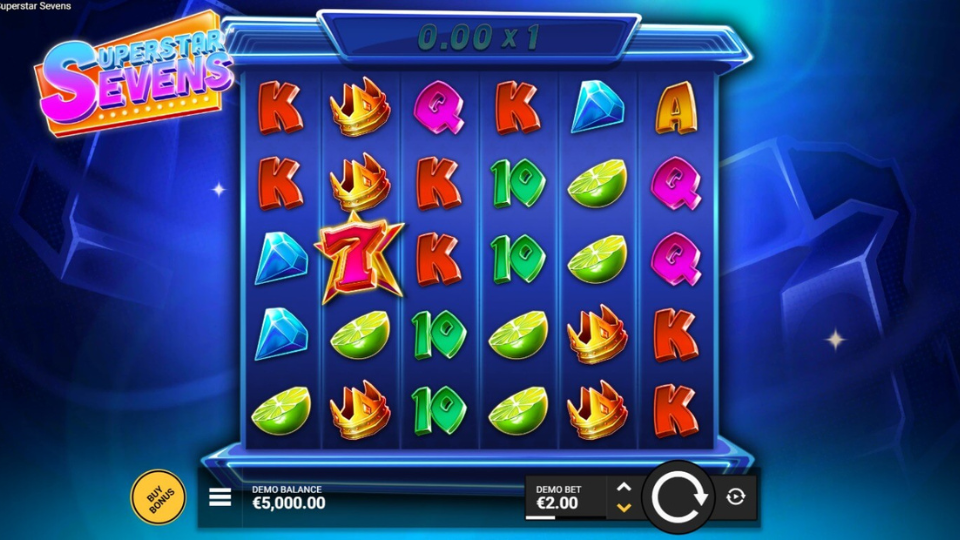Image resolution: width=960 pixels, height=540 pixels.
Task: Open the autoplay settings
Action: click(x=736, y=497)
